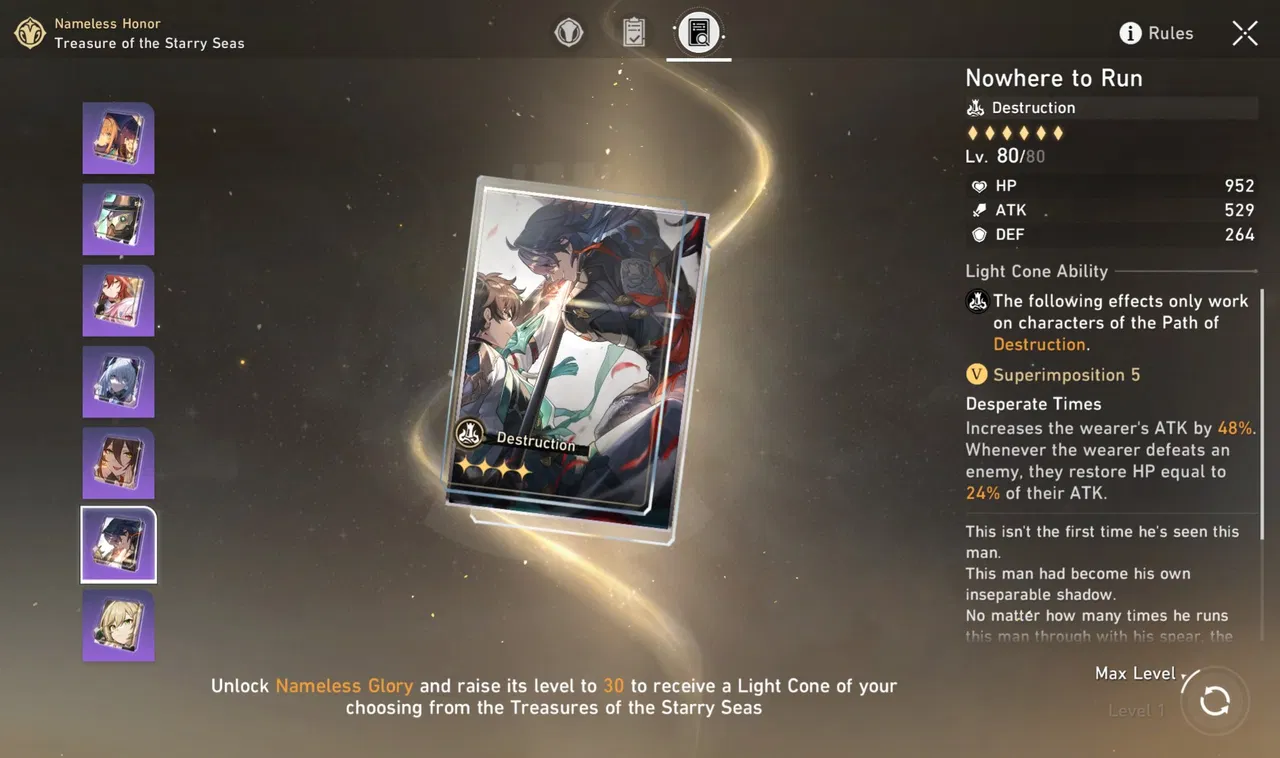The height and width of the screenshot is (758, 1280).
Task: Click the five-star rarity rating row
Action: [x=1015, y=132]
